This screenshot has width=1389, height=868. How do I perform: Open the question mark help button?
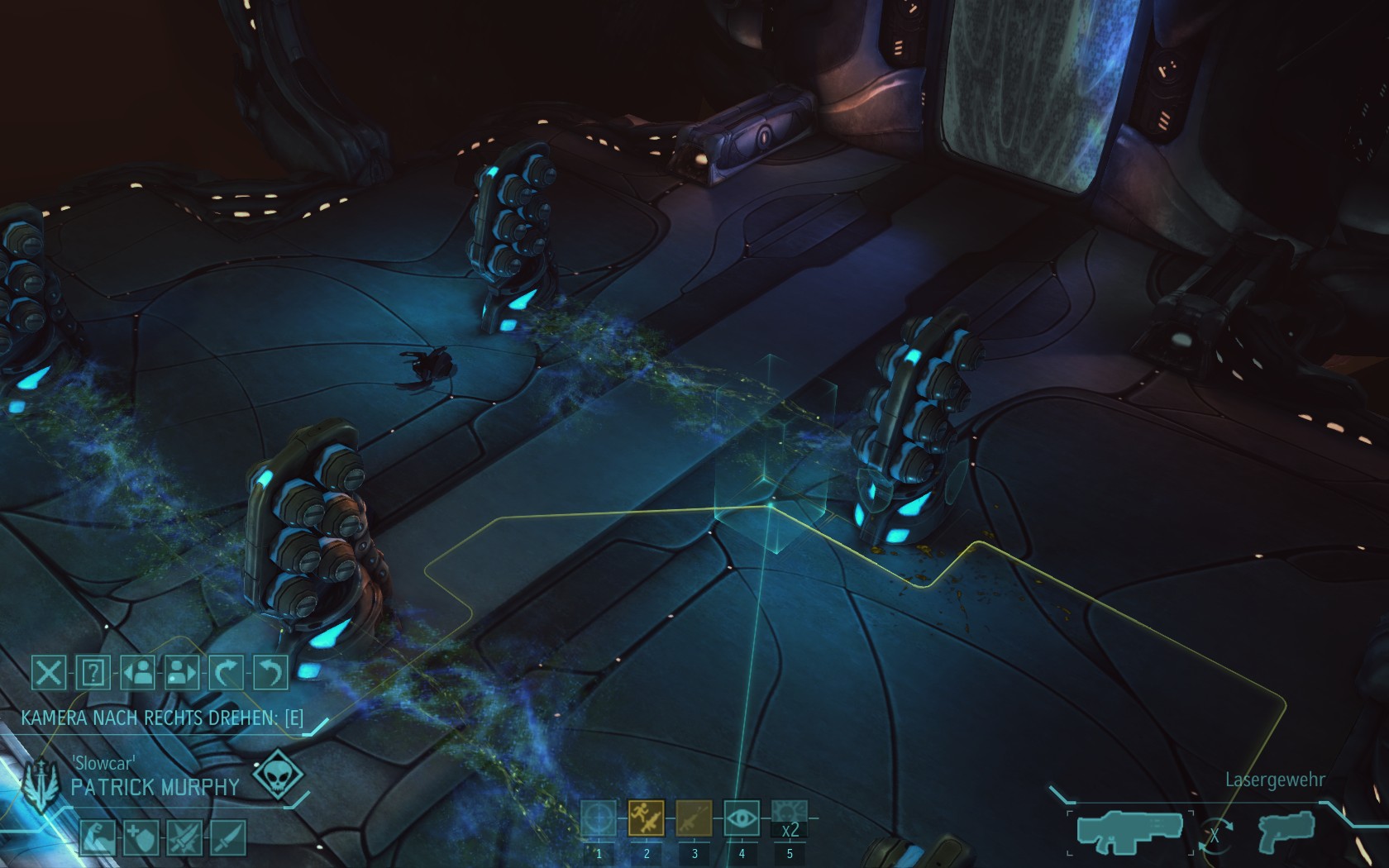(93, 673)
